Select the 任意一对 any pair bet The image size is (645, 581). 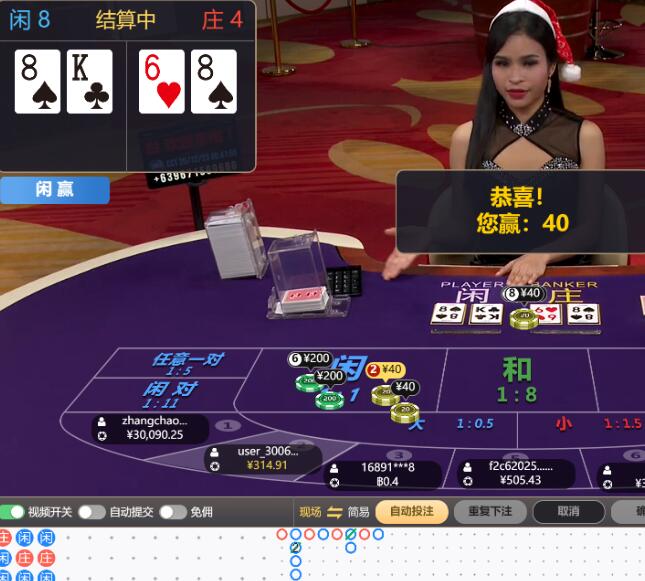tap(187, 363)
